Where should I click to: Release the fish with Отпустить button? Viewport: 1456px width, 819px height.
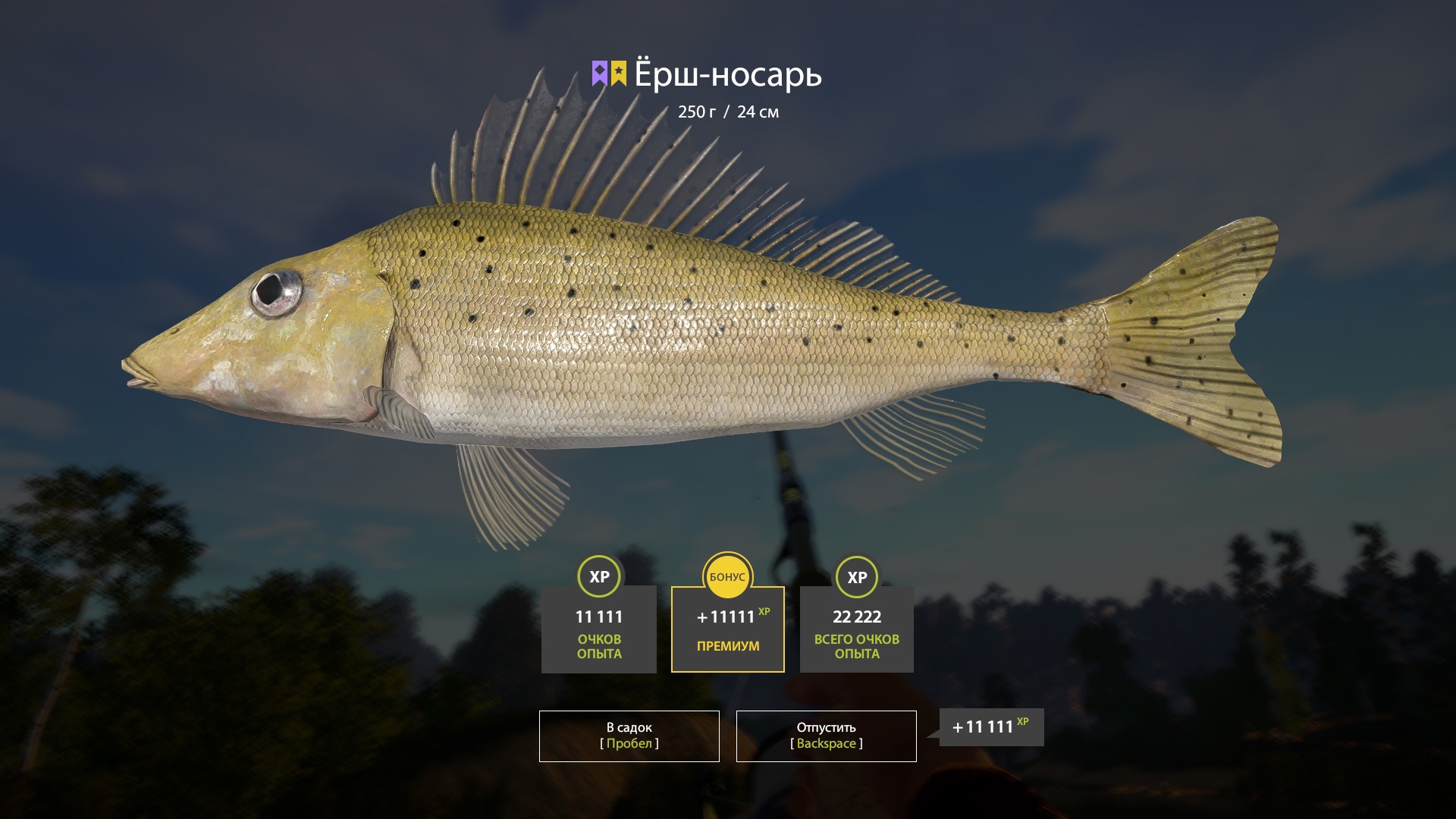click(826, 736)
